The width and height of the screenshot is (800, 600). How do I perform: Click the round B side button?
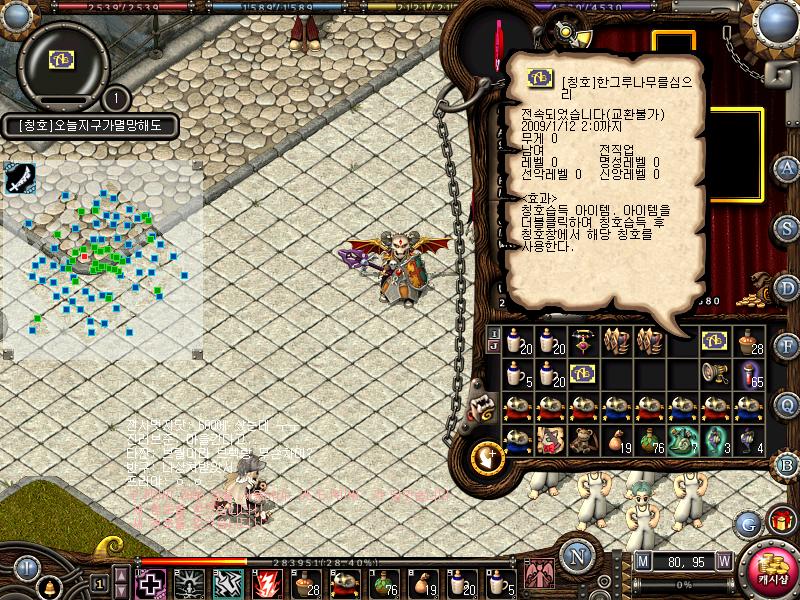coord(787,464)
